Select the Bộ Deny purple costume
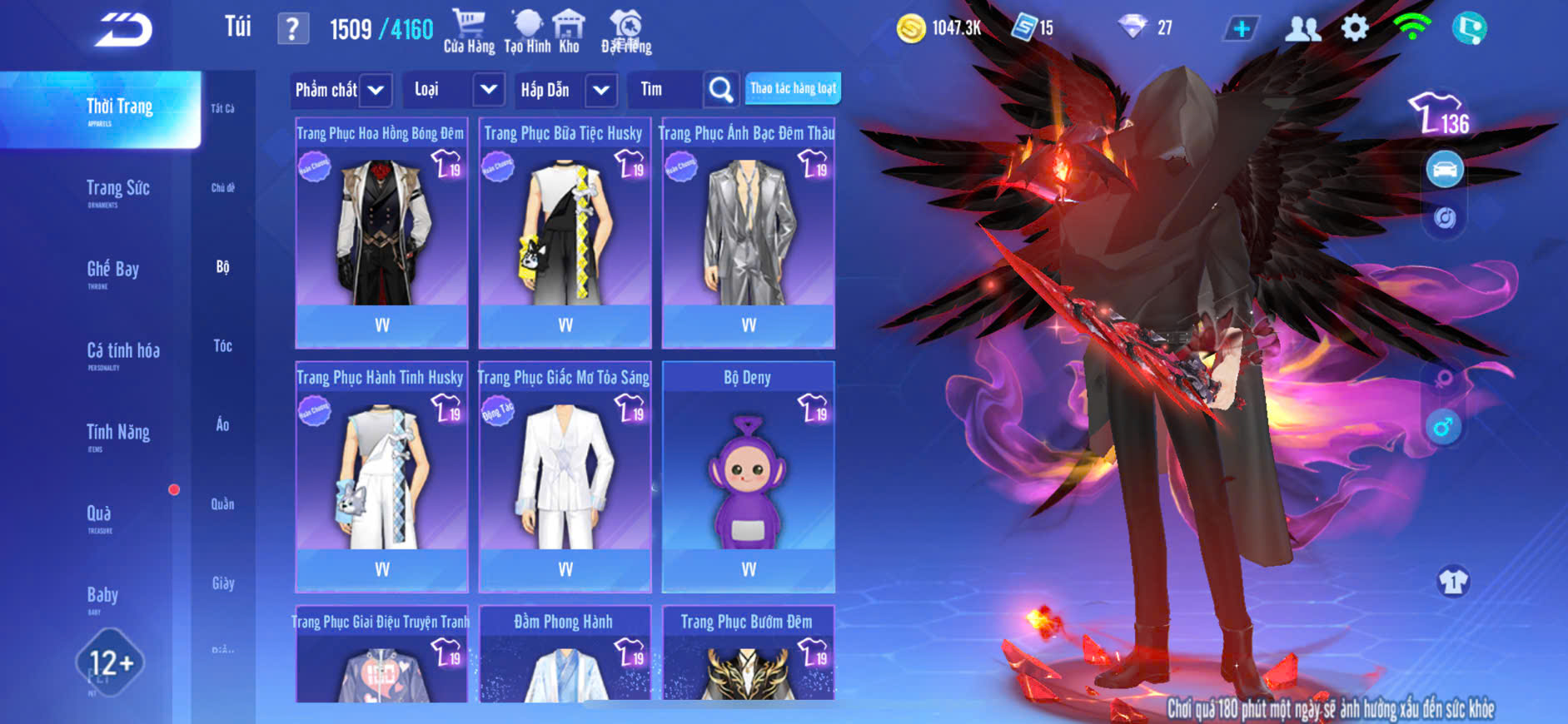This screenshot has height=724, width=1568. pyautogui.click(x=748, y=476)
